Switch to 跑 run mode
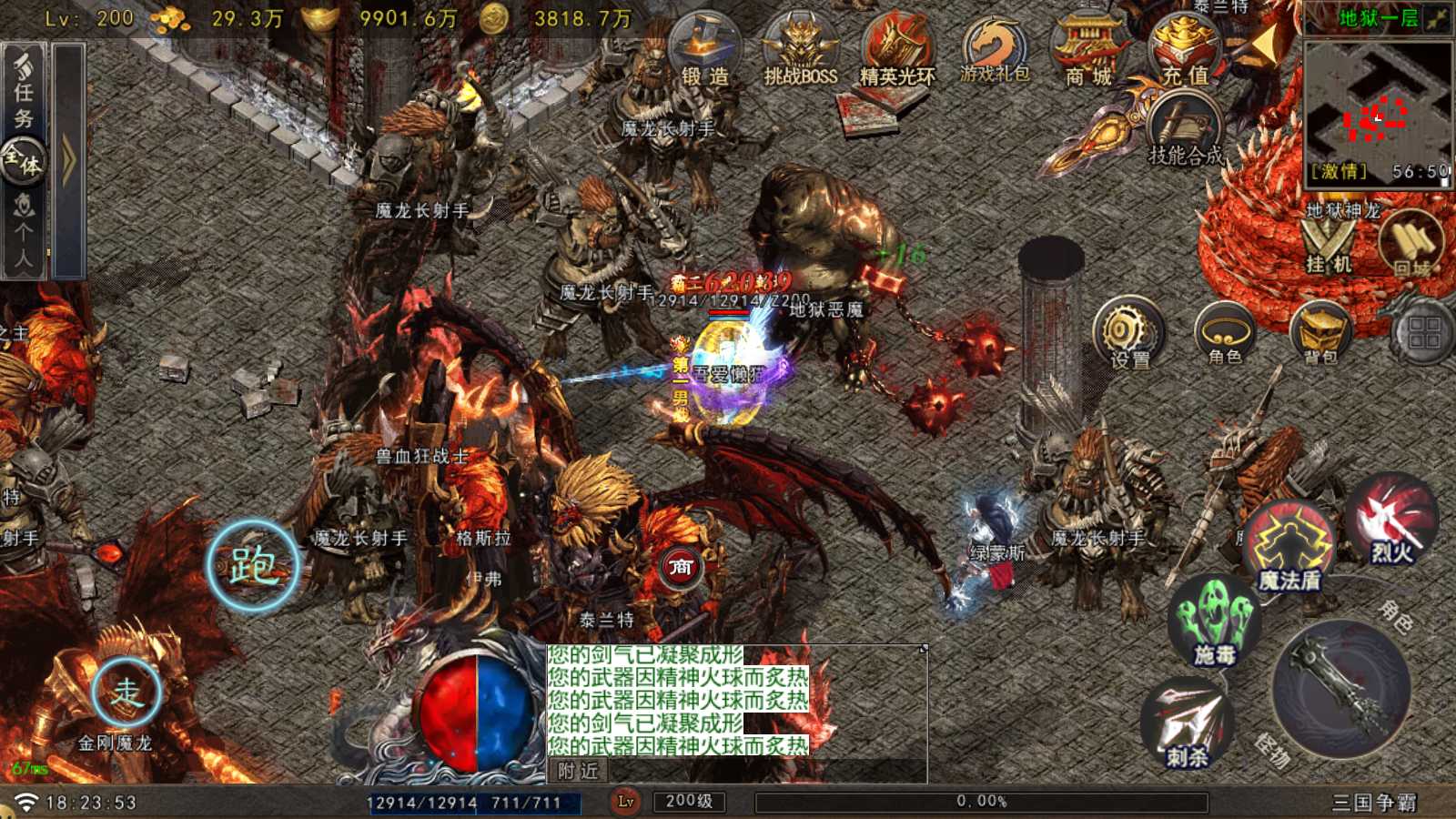Screen dimensions: 1456x819 tap(253, 566)
